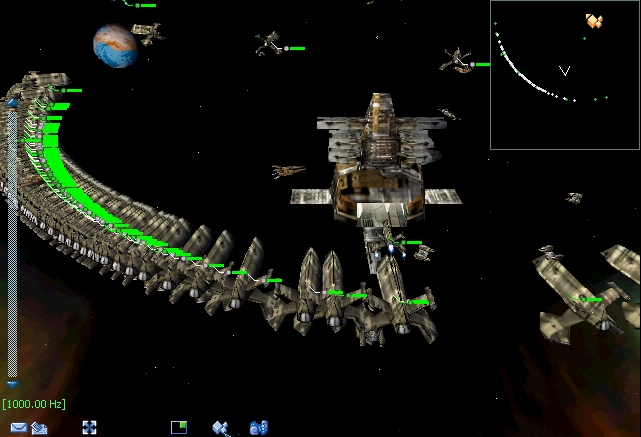
Task: Click the minimap radar panel
Action: tap(565, 75)
